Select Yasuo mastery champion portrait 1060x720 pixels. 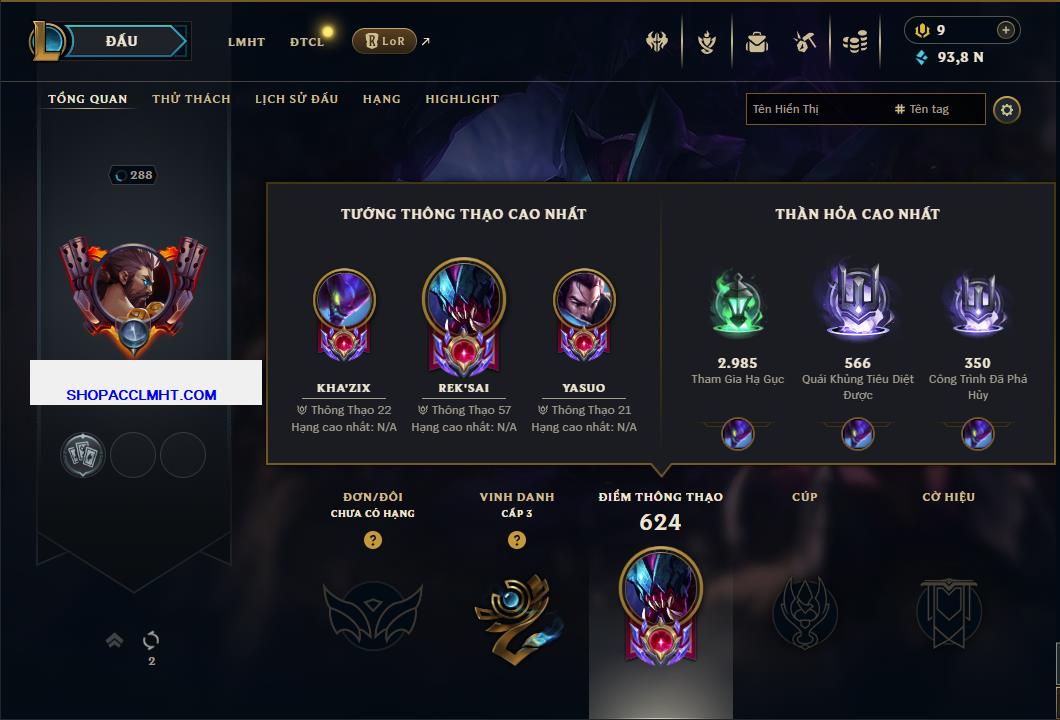[x=584, y=300]
